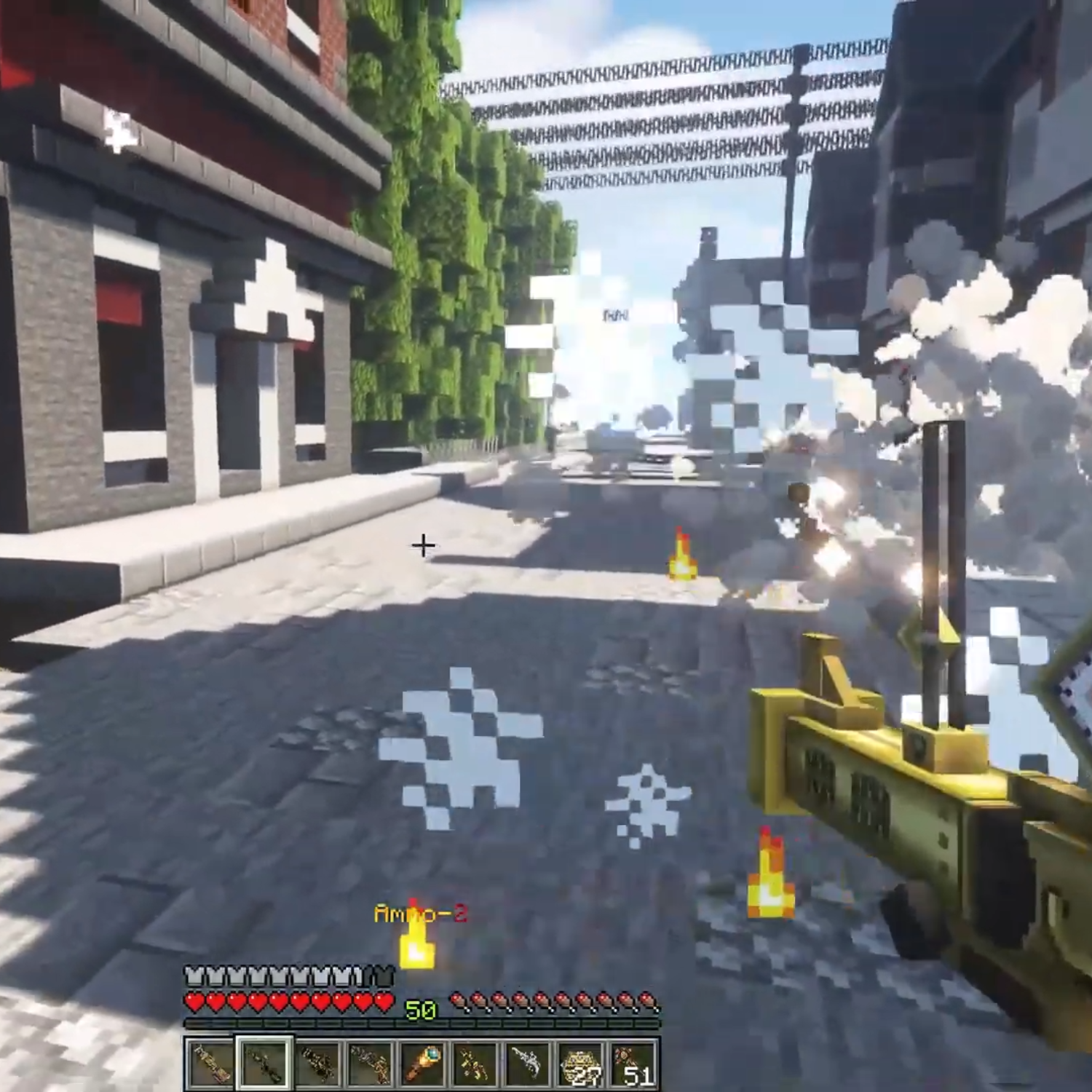The width and height of the screenshot is (1092, 1092).
Task: Select the silver flintlock pistol in slot seven
Action: point(526,1063)
